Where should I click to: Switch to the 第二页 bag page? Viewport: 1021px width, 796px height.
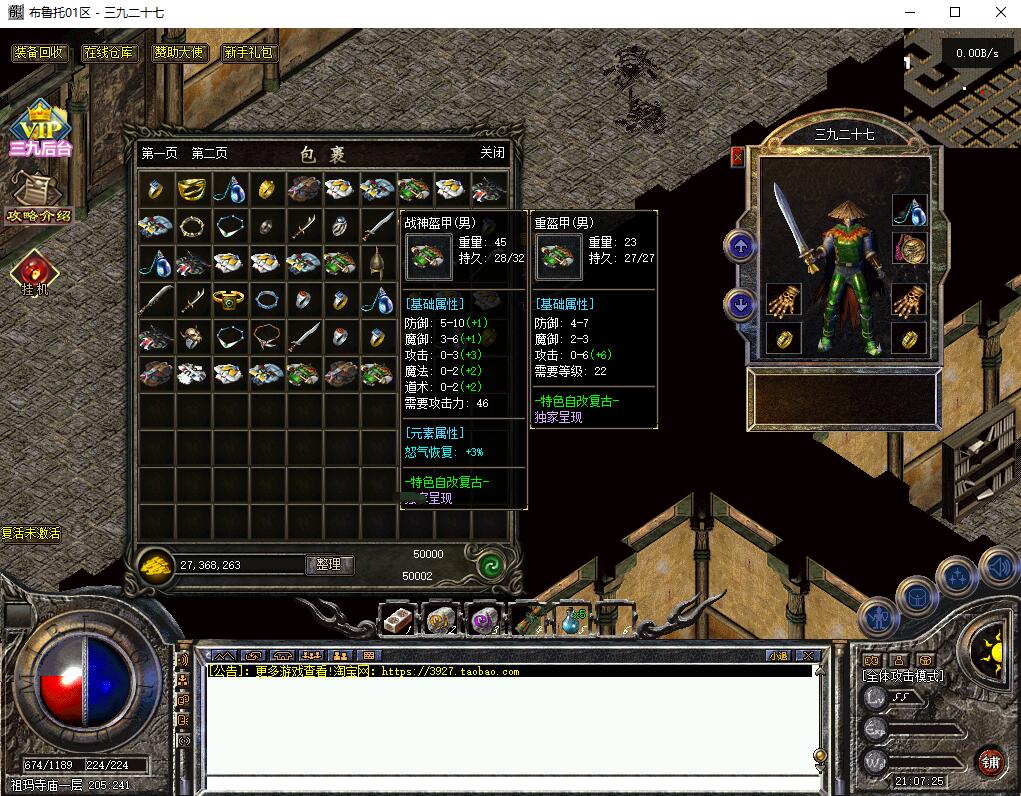pos(209,153)
